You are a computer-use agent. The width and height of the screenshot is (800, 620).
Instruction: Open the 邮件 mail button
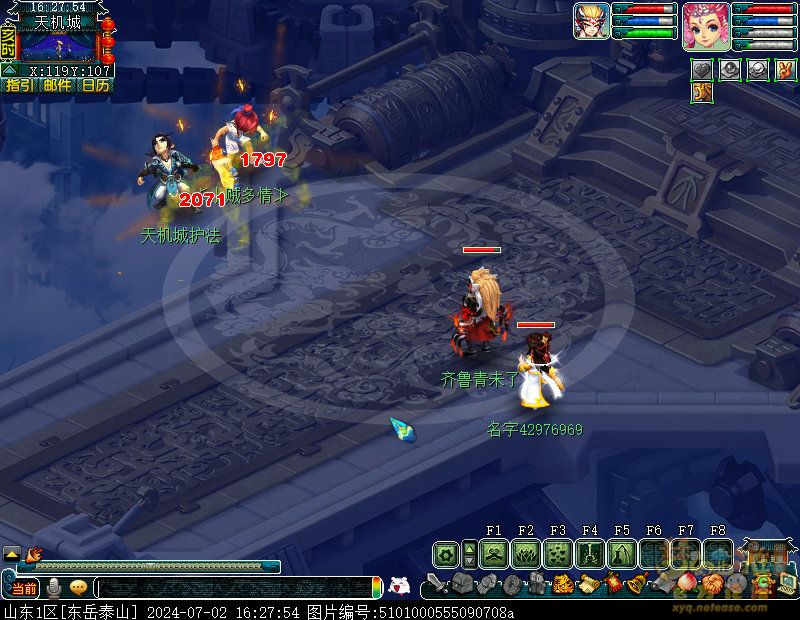click(x=57, y=86)
